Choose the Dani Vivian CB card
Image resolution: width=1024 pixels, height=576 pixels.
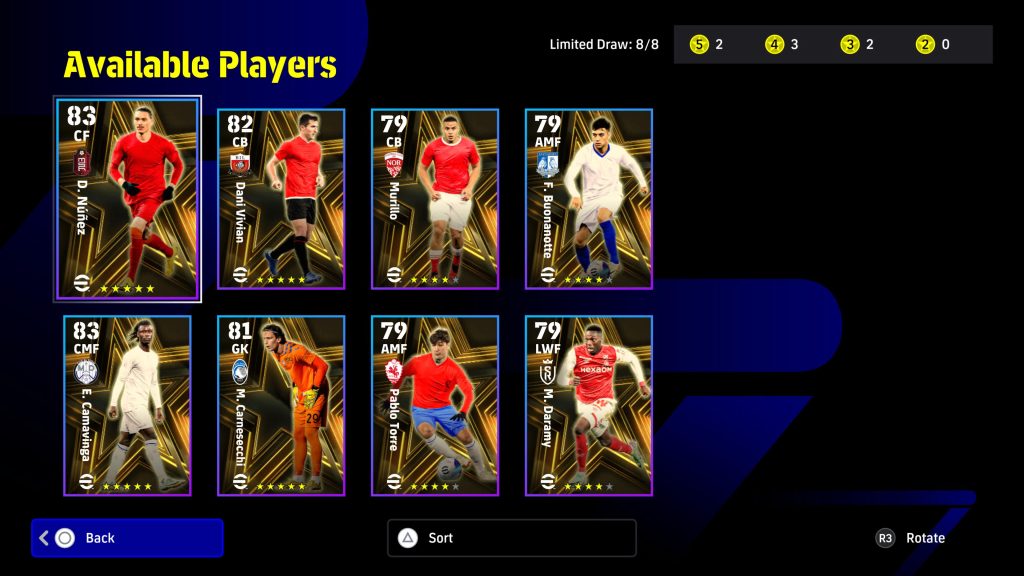pyautogui.click(x=281, y=199)
